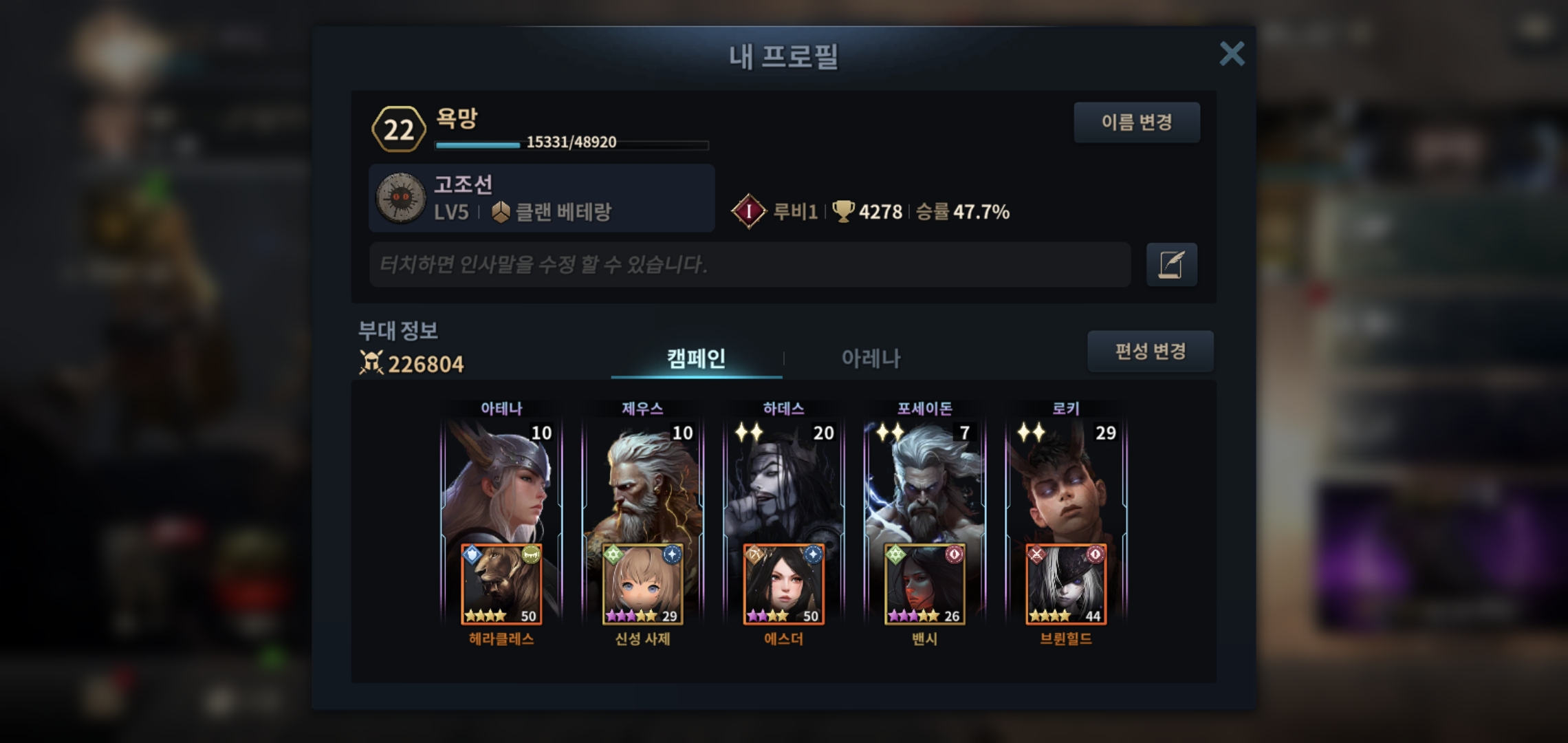
Task: Select the 제우스 god card
Action: point(642,482)
